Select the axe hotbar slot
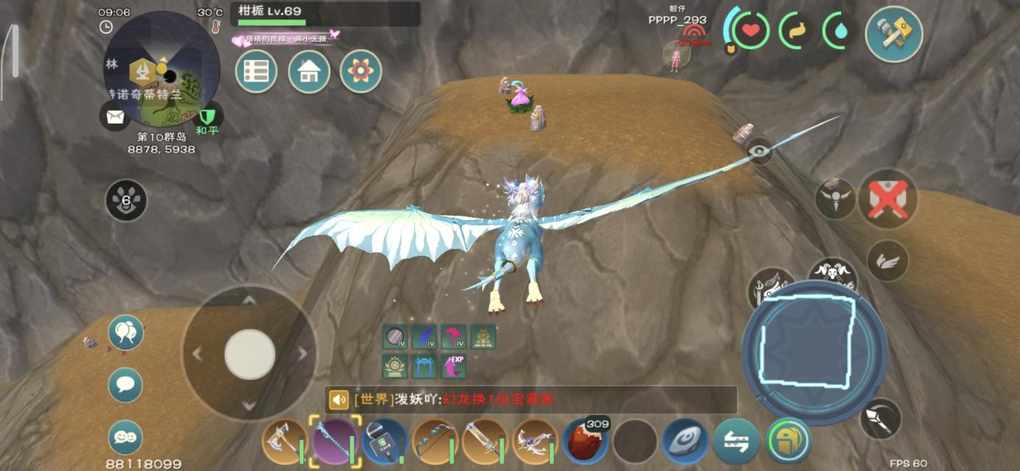Screen dimensions: 1020x471 pyautogui.click(x=284, y=441)
